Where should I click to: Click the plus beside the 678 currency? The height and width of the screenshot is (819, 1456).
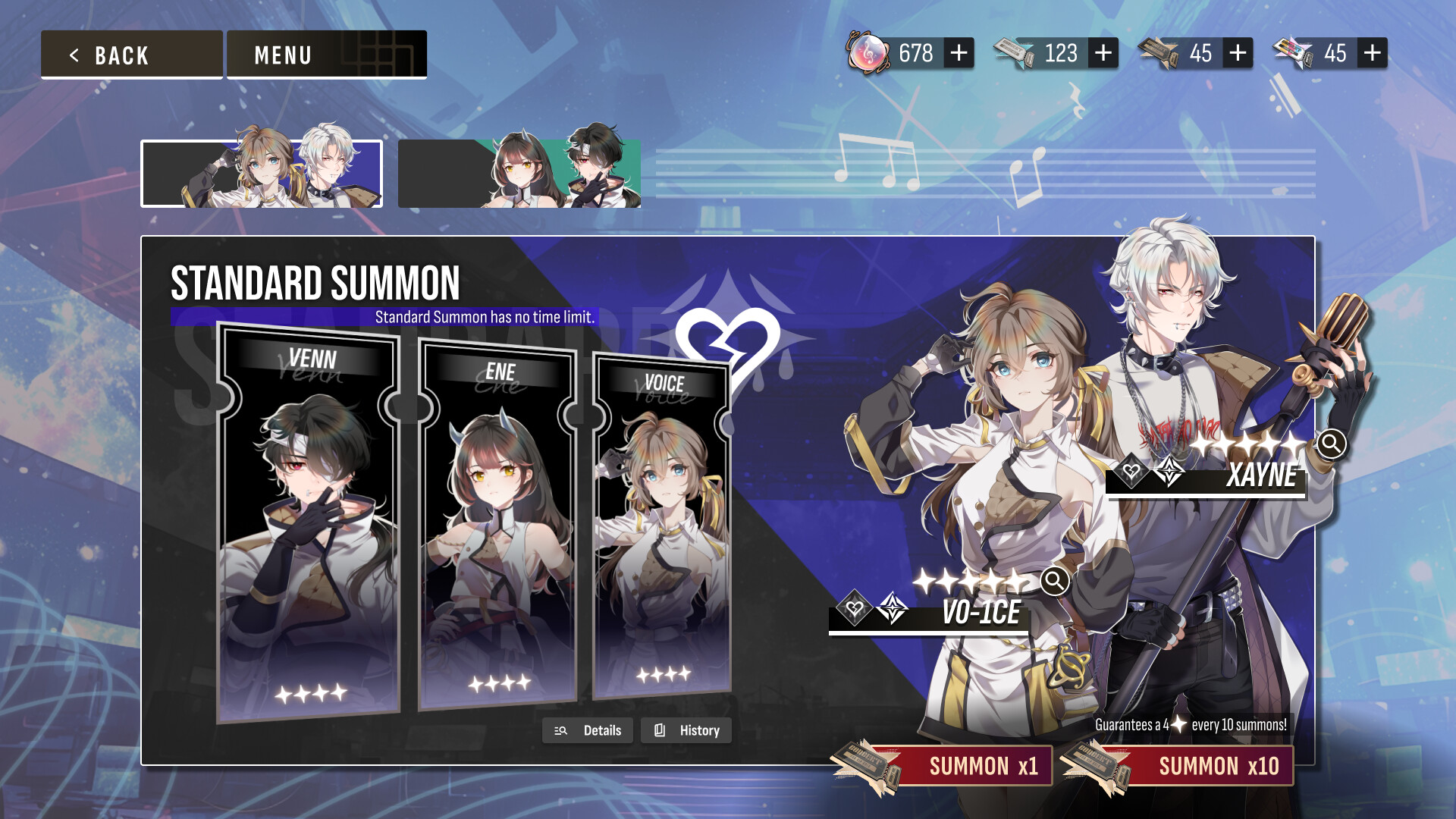959,53
